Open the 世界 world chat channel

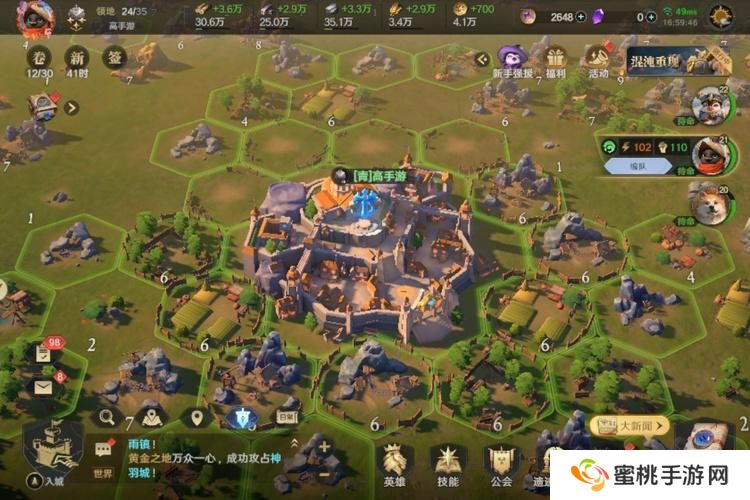click(x=103, y=459)
